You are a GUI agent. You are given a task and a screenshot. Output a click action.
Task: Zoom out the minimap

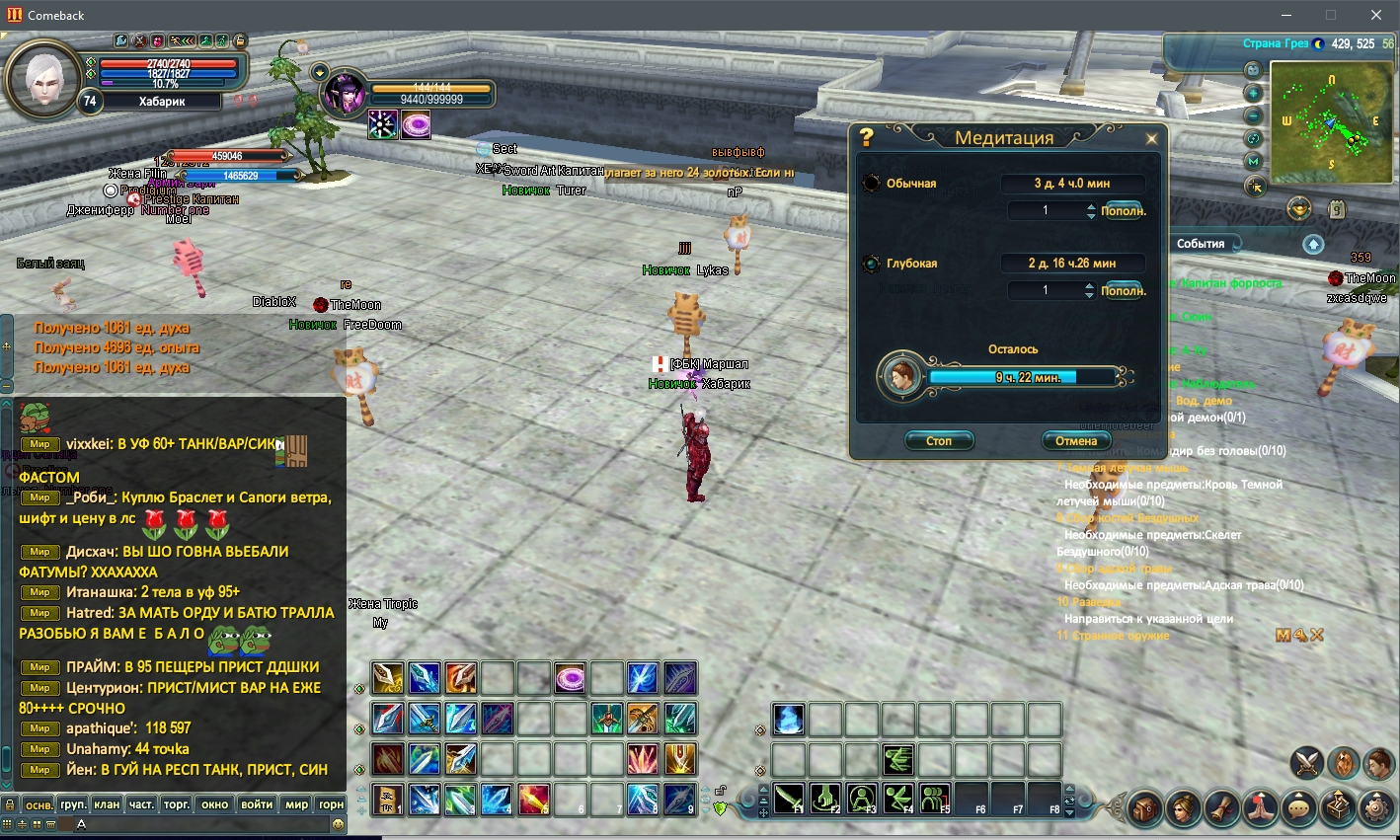tap(1254, 115)
